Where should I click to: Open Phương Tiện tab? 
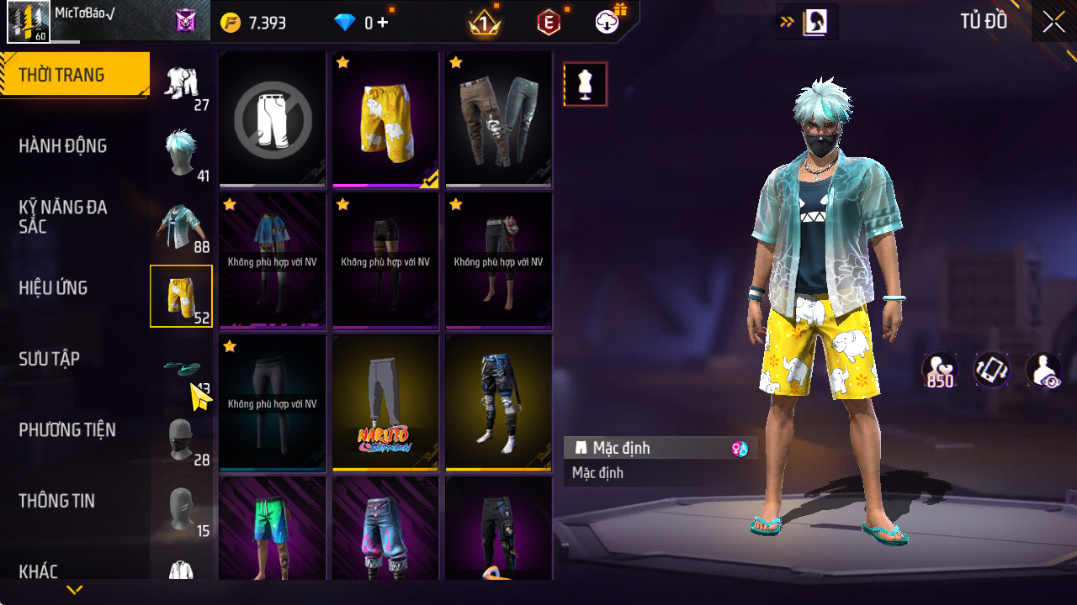[x=67, y=430]
